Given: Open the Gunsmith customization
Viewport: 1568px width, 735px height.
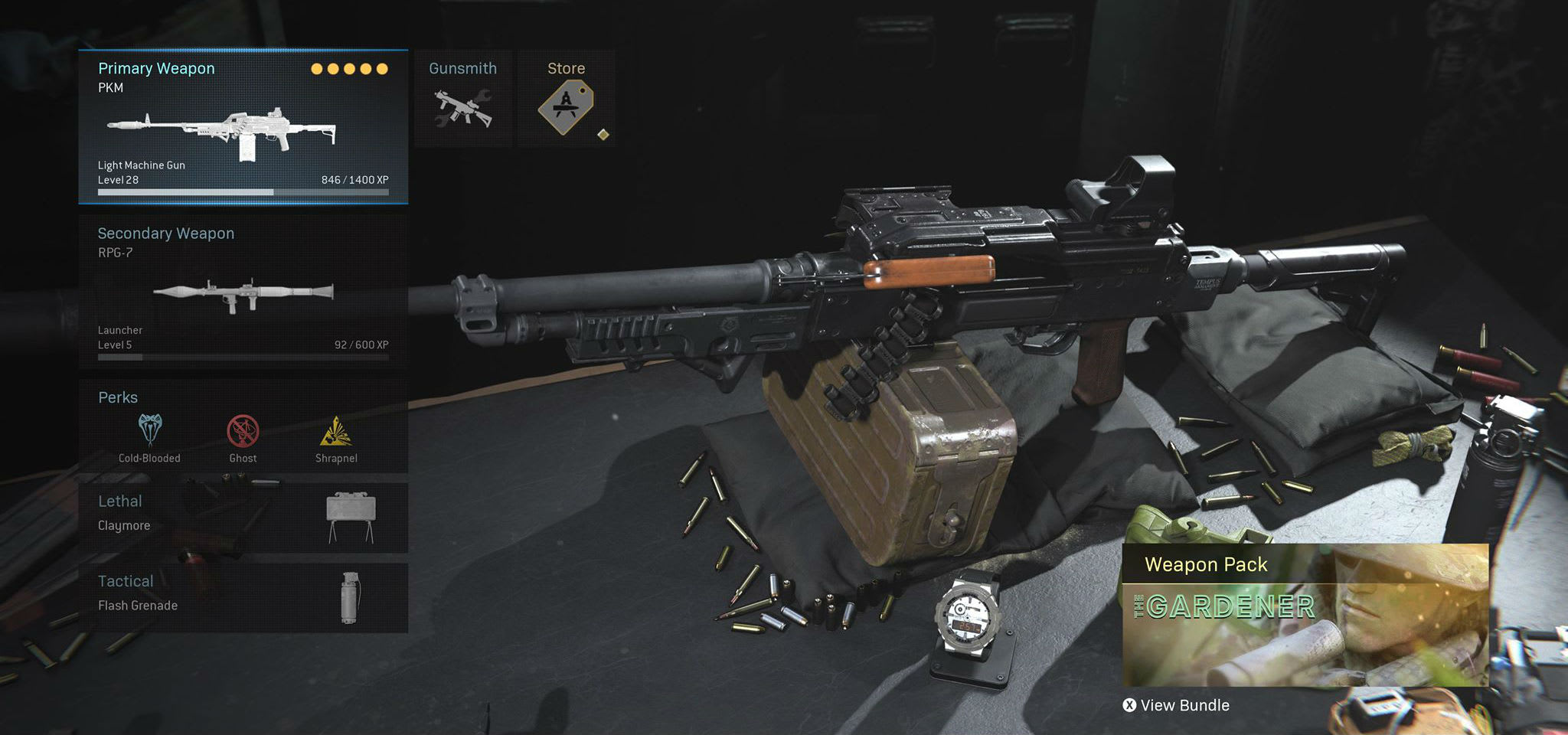Looking at the screenshot, I should click(463, 99).
